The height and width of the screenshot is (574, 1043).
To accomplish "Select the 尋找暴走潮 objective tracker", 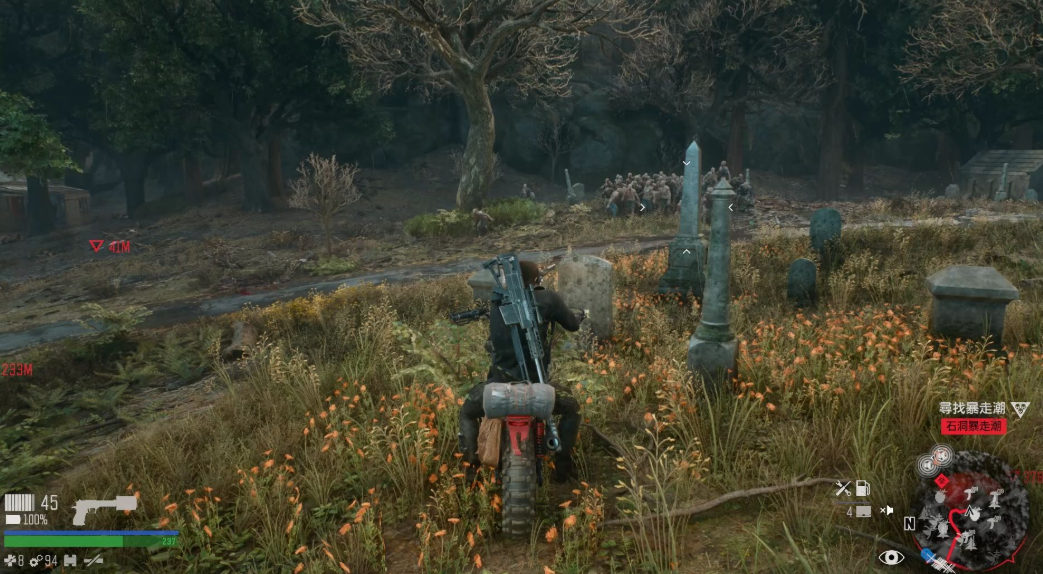I will 970,409.
